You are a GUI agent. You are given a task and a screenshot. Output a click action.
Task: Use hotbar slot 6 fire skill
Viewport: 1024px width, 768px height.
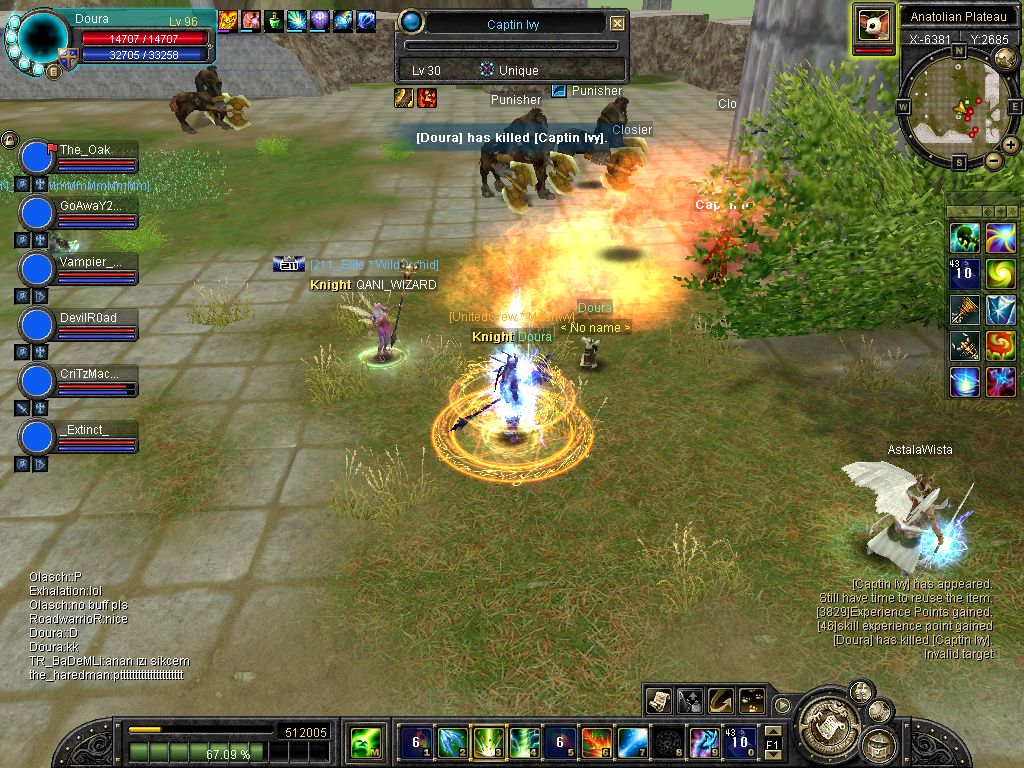pyautogui.click(x=596, y=742)
